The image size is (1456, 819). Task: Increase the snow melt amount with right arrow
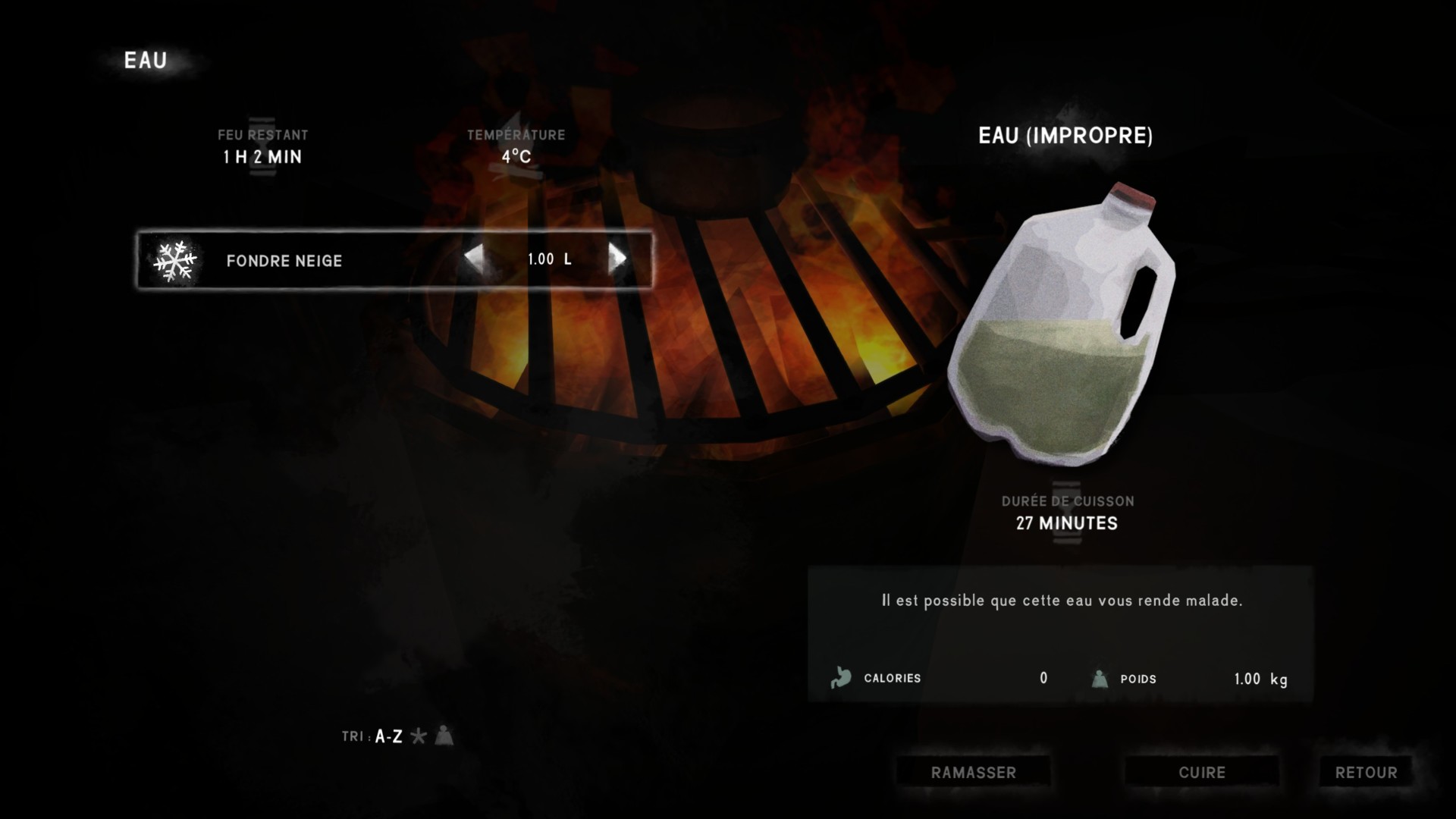617,259
